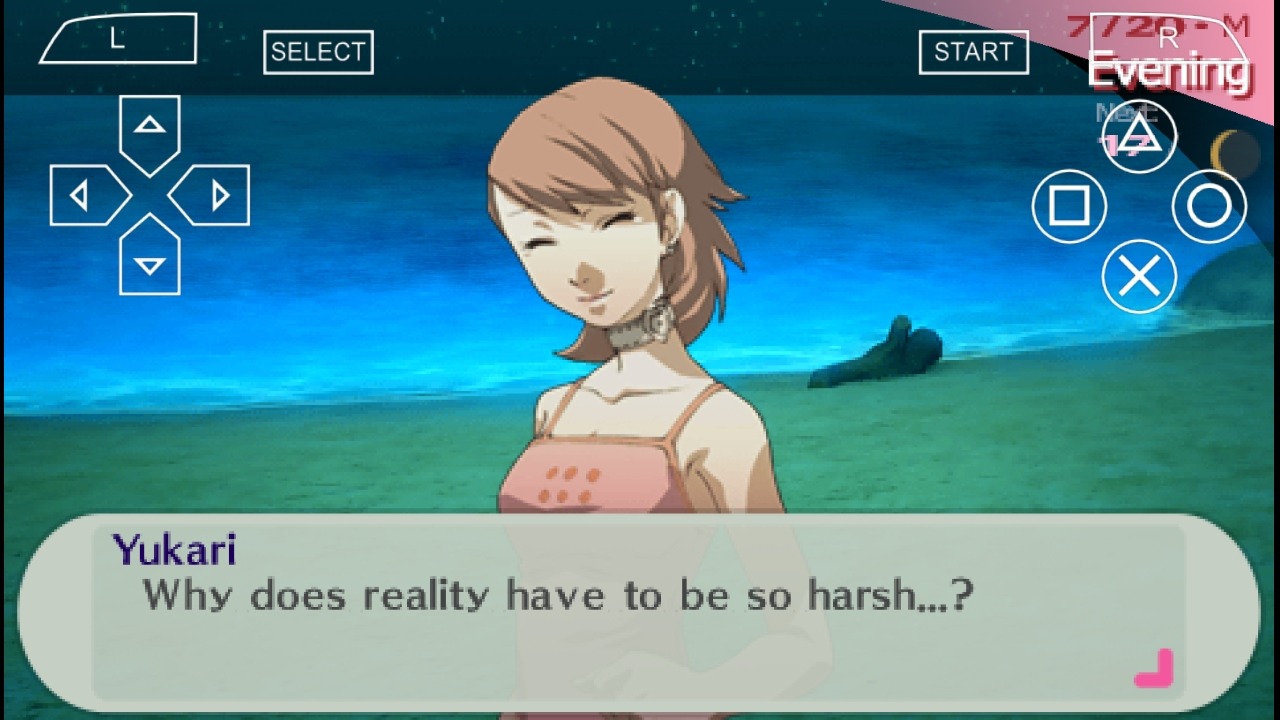1280x720 pixels.
Task: Click the START button
Action: click(x=973, y=52)
